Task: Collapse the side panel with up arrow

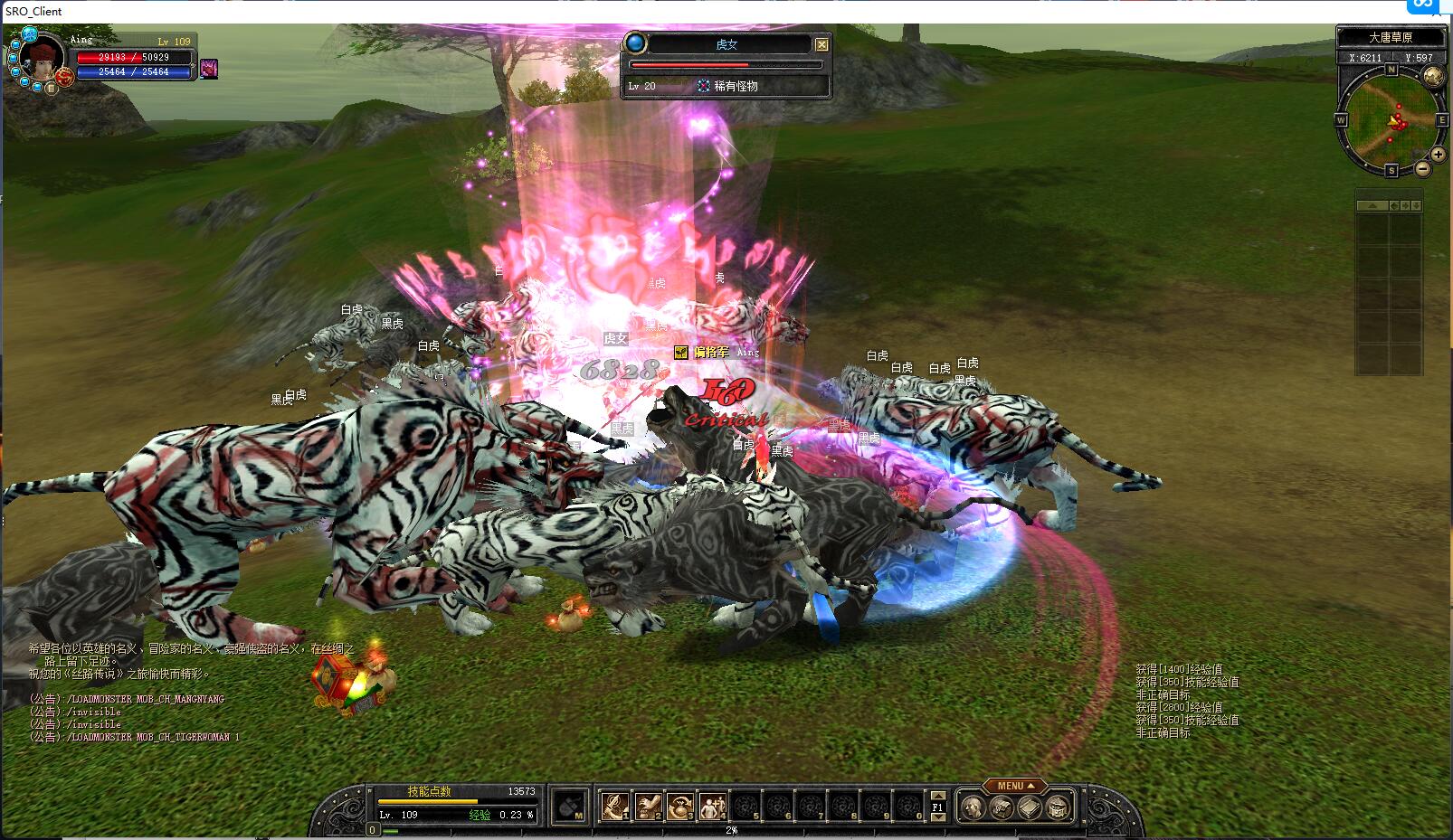Action: pyautogui.click(x=1372, y=206)
